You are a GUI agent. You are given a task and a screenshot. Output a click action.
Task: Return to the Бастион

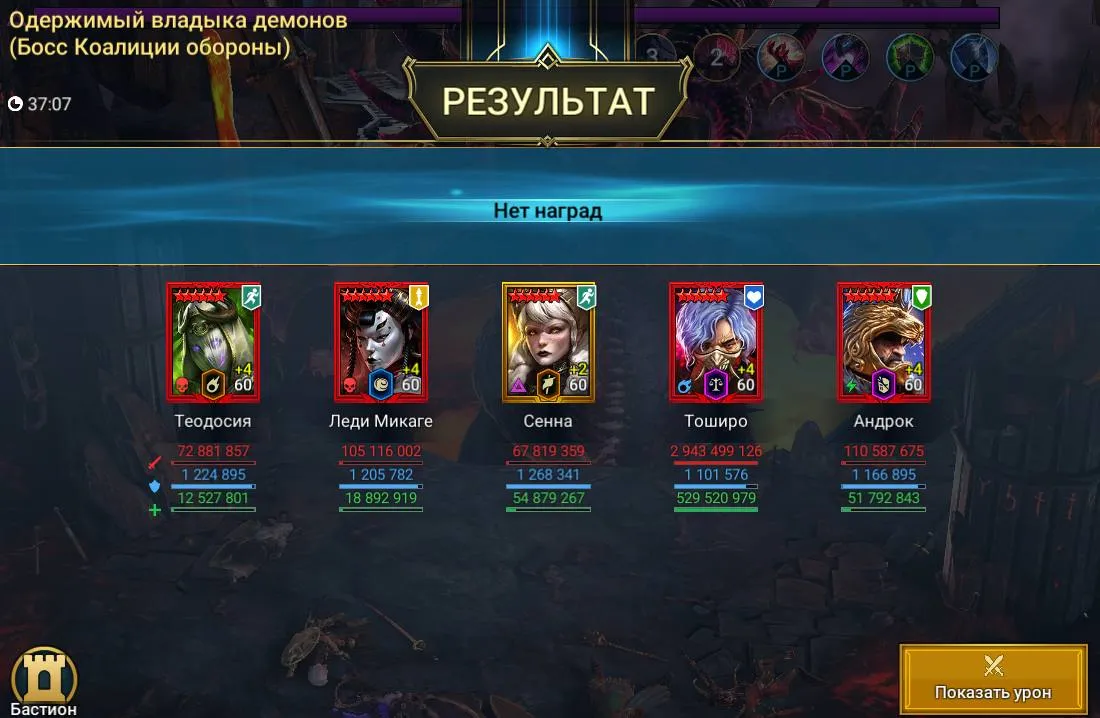(44, 680)
